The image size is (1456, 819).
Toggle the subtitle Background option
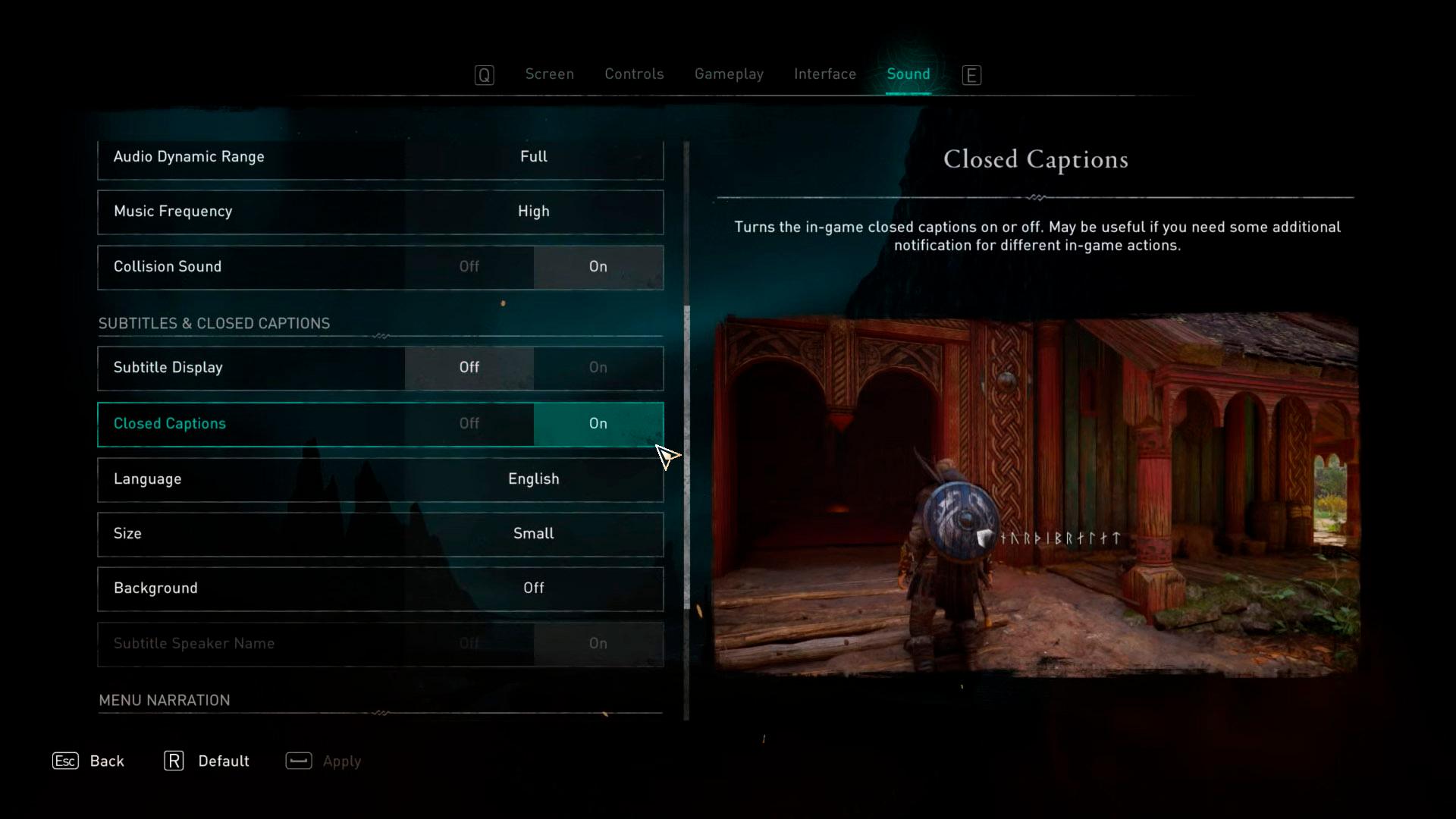pyautogui.click(x=533, y=588)
